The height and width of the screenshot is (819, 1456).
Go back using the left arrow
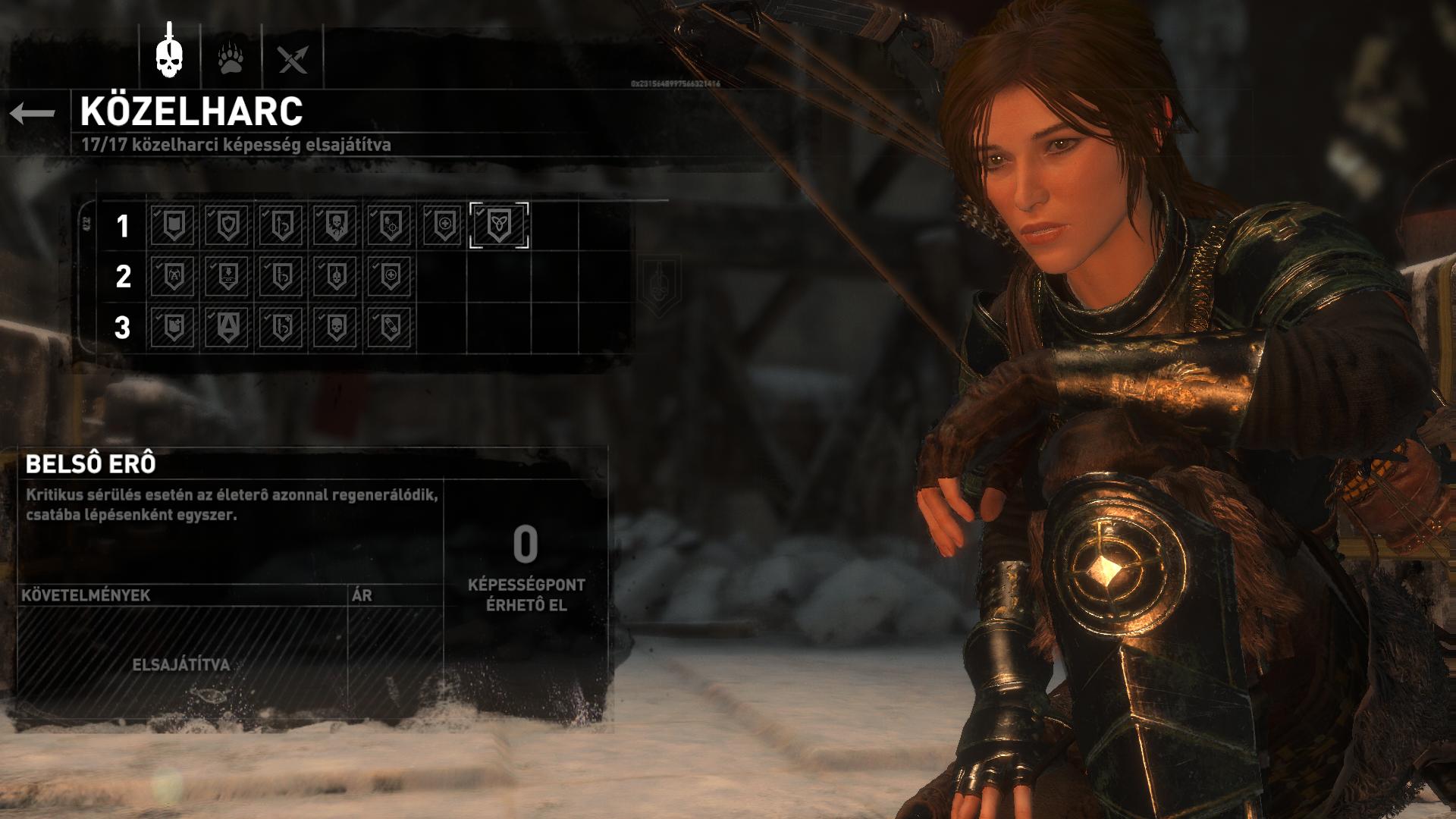pos(33,114)
